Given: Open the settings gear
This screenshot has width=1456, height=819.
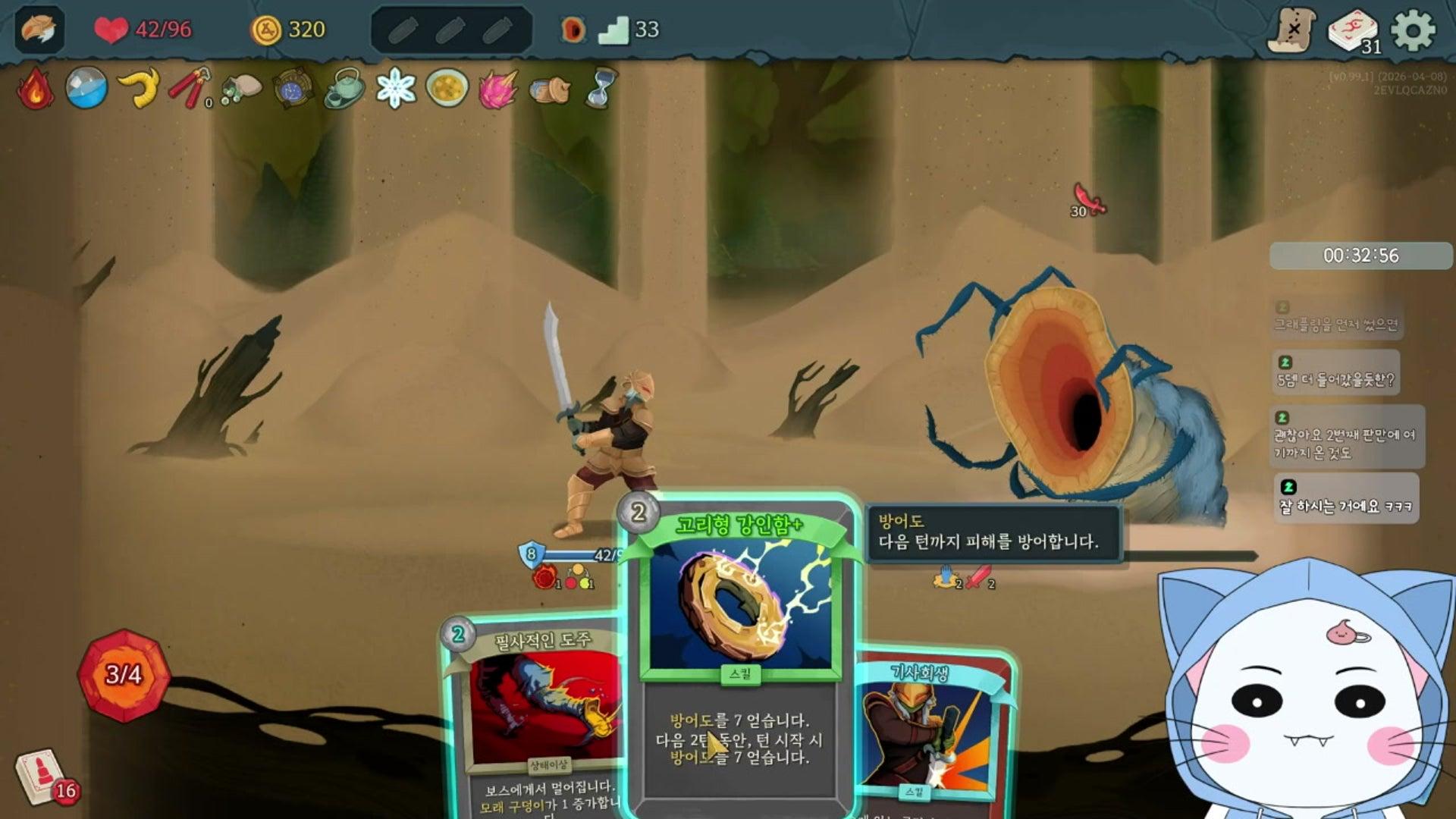Looking at the screenshot, I should pos(1413,30).
